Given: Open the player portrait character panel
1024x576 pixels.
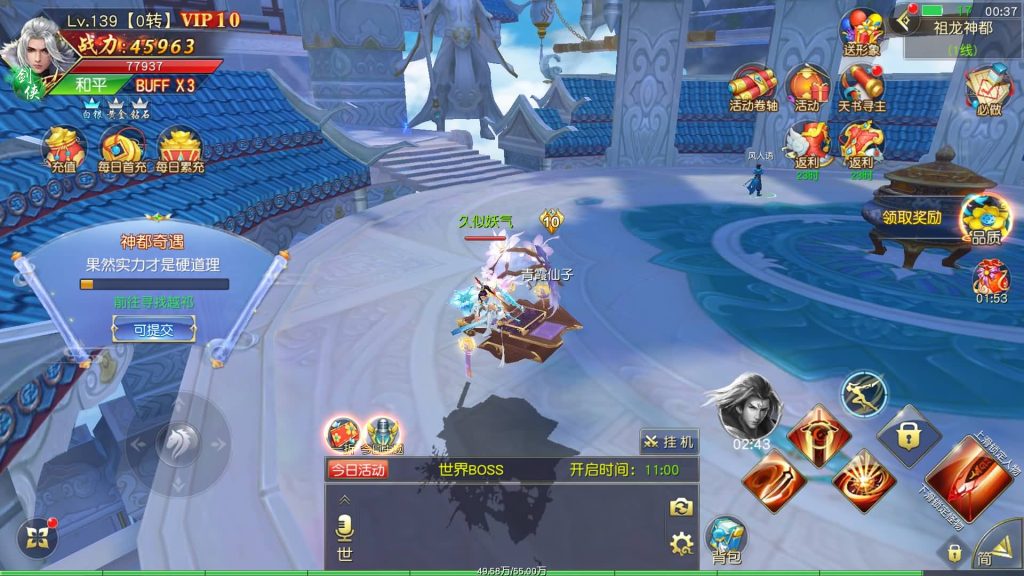Looking at the screenshot, I should point(32,52).
